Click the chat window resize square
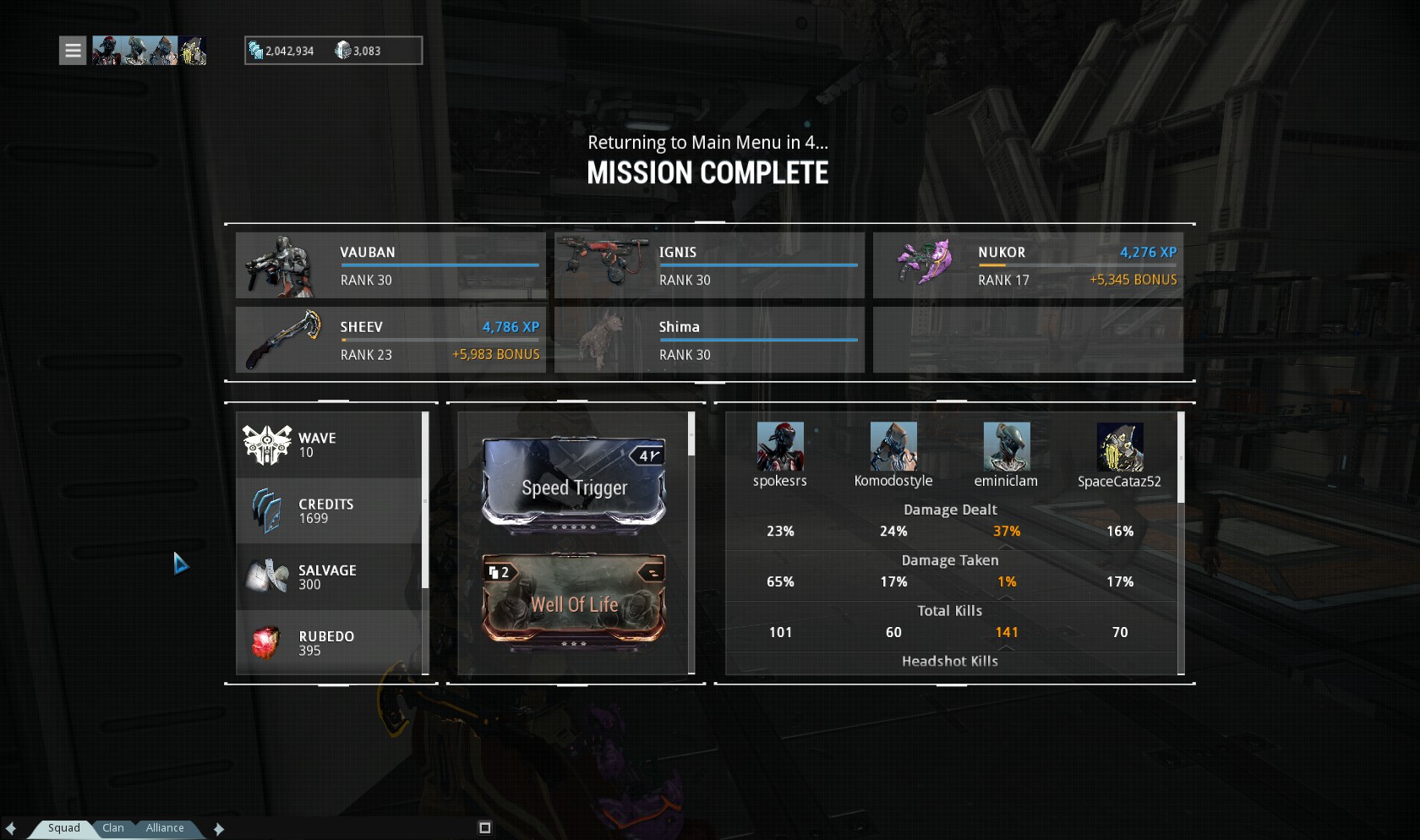 (484, 828)
